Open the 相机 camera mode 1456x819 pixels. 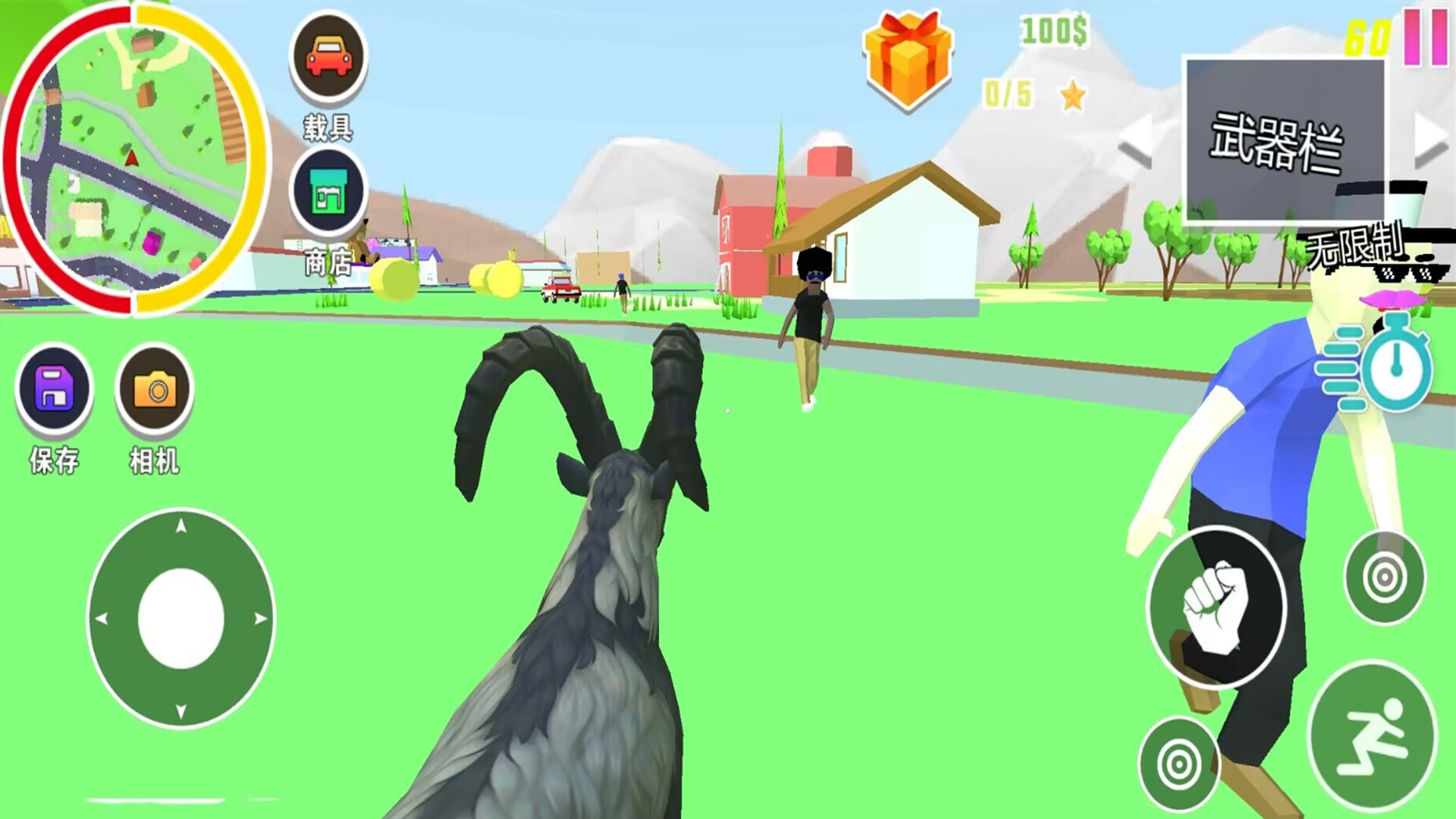tap(155, 388)
